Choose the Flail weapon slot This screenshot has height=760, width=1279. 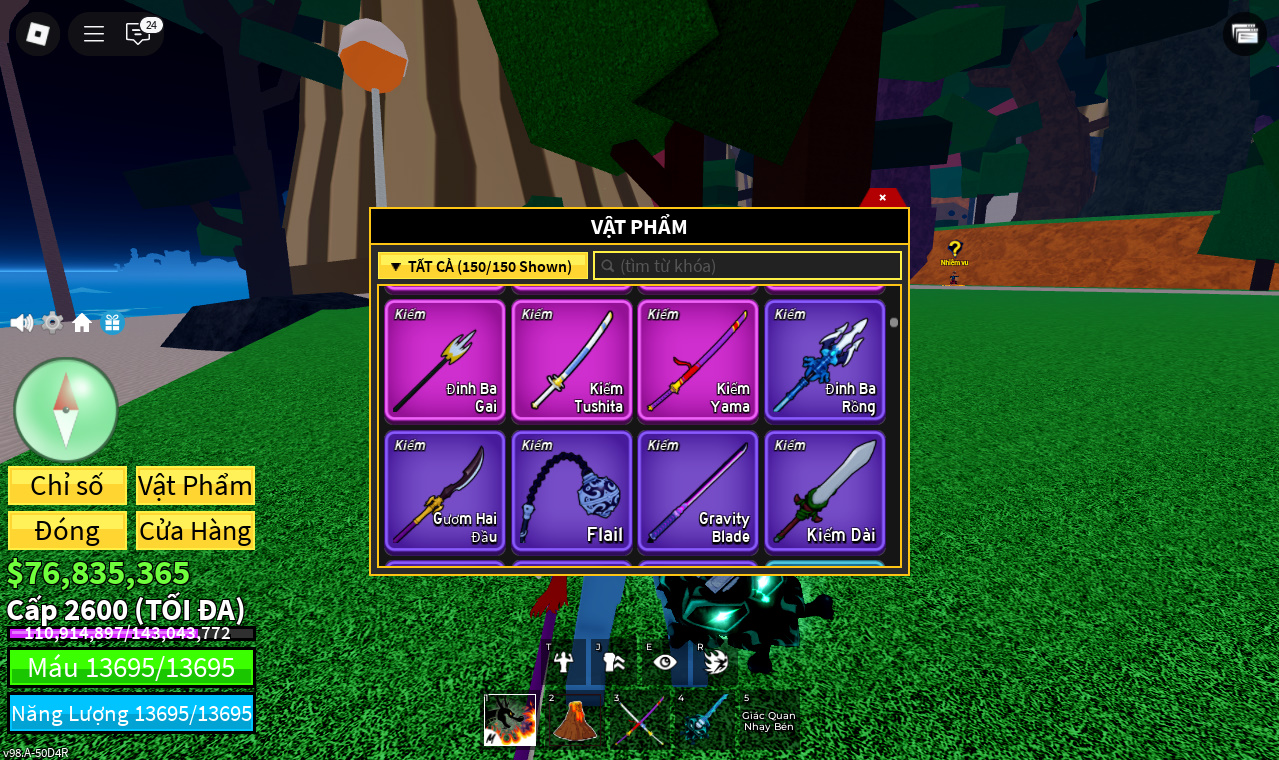[572, 491]
